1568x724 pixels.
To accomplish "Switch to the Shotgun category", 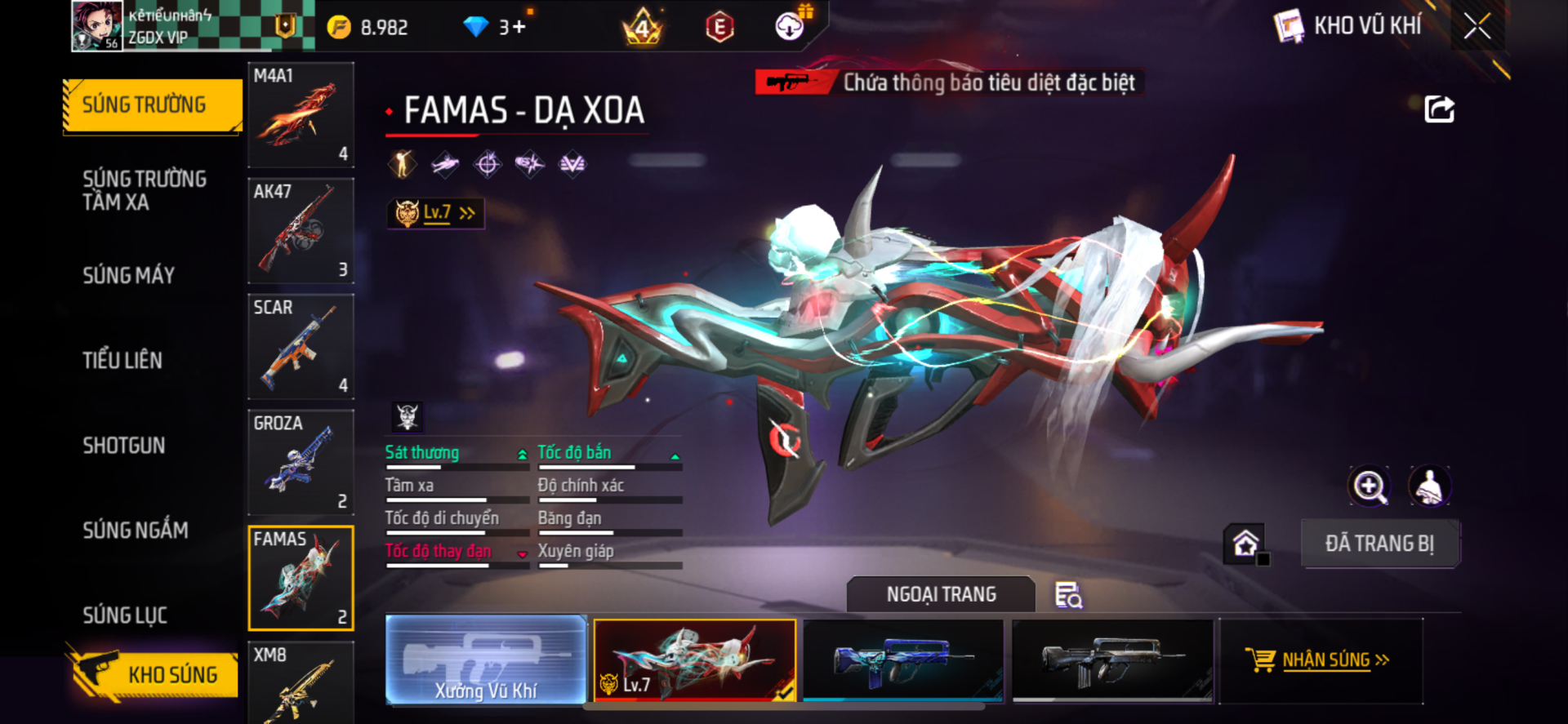I will [124, 445].
